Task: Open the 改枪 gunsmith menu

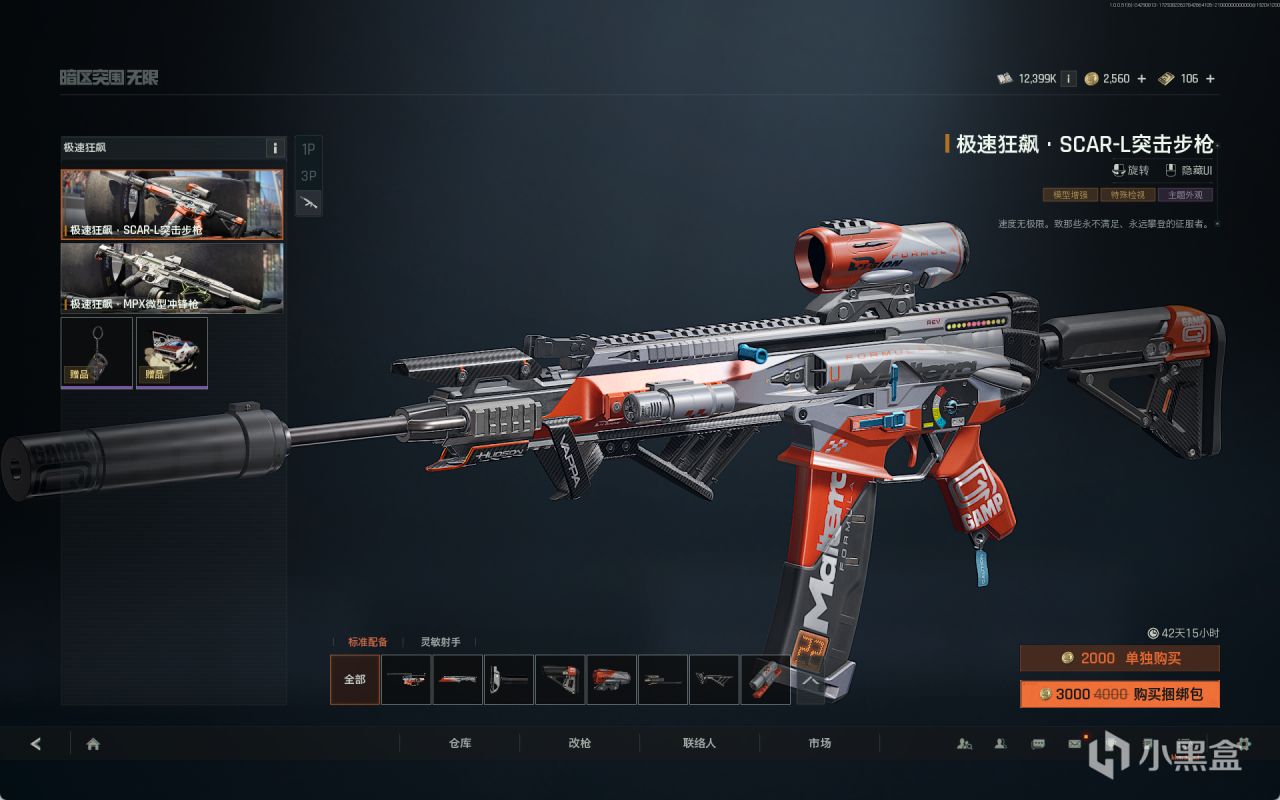Action: (580, 743)
